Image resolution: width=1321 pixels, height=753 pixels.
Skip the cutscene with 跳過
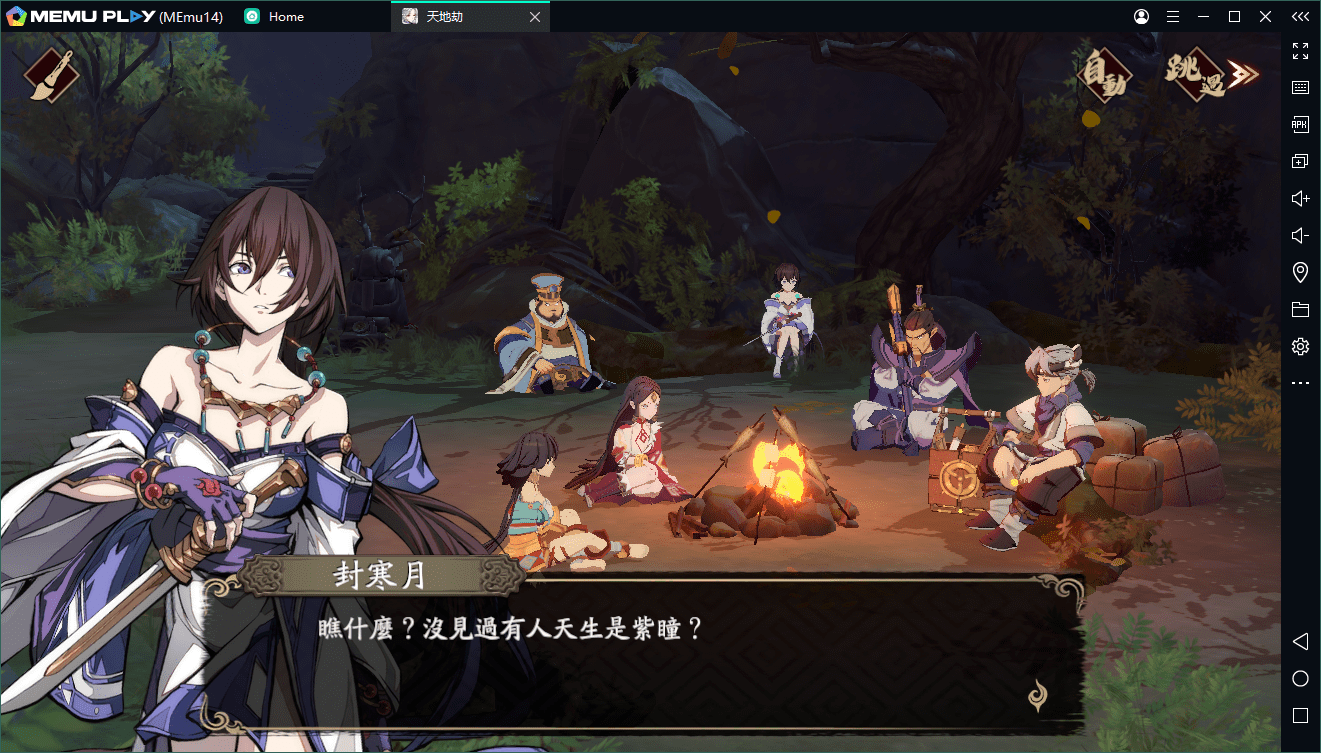click(x=1207, y=76)
